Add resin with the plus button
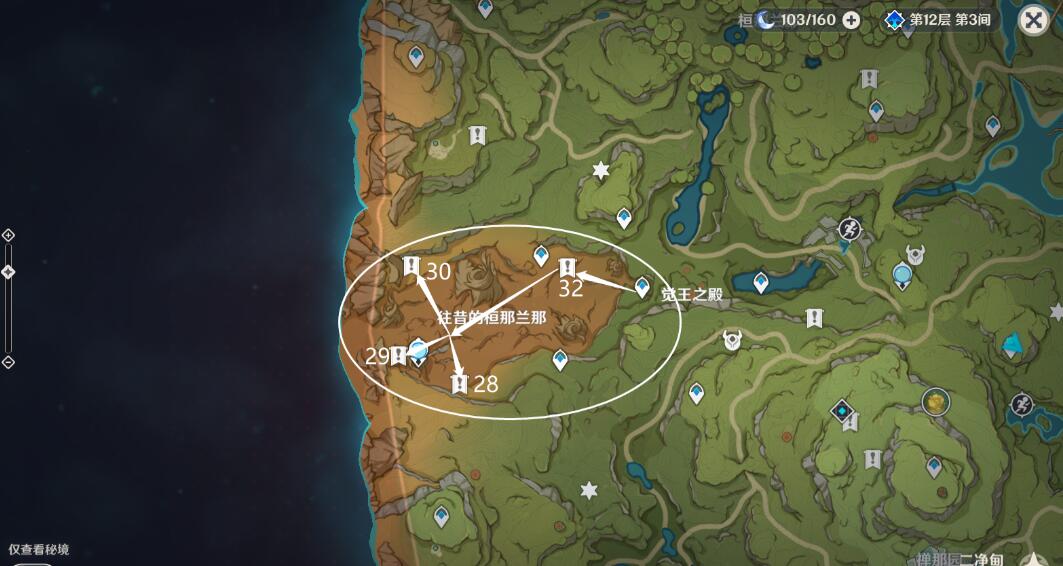 tap(851, 20)
